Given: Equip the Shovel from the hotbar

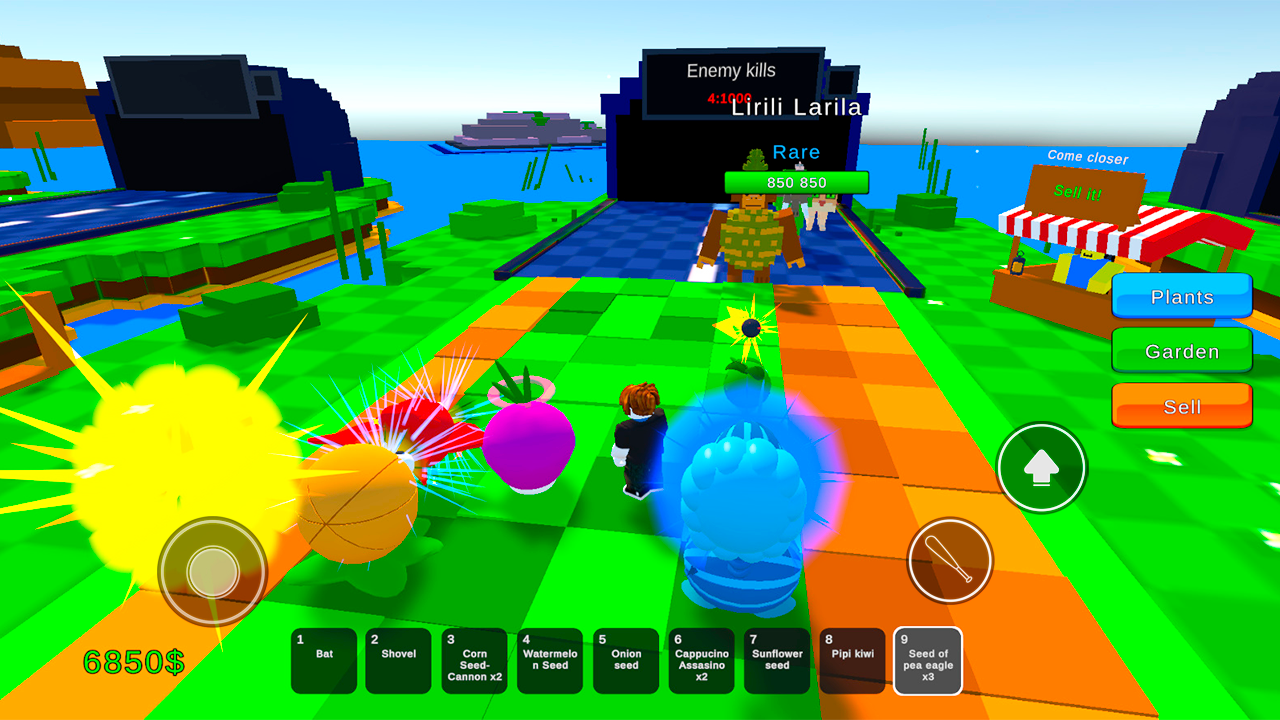Looking at the screenshot, I should pyautogui.click(x=399, y=661).
